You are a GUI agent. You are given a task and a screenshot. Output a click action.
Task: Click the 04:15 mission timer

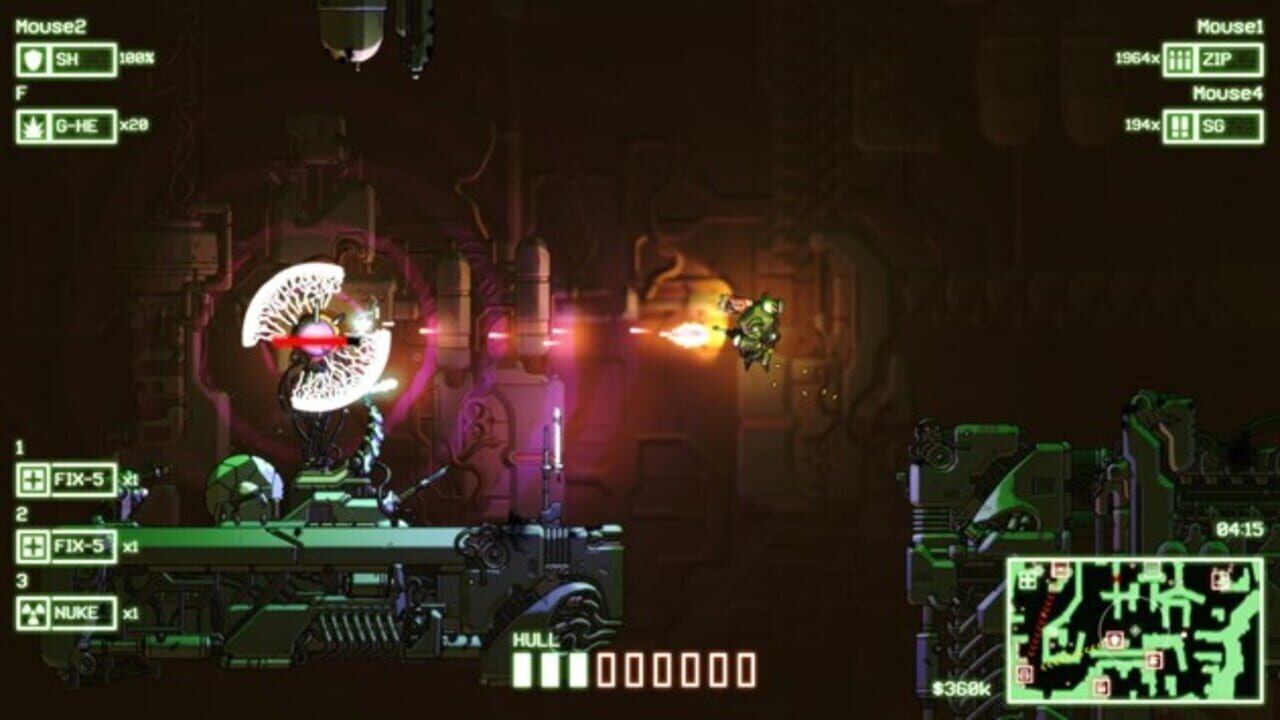coord(1239,530)
